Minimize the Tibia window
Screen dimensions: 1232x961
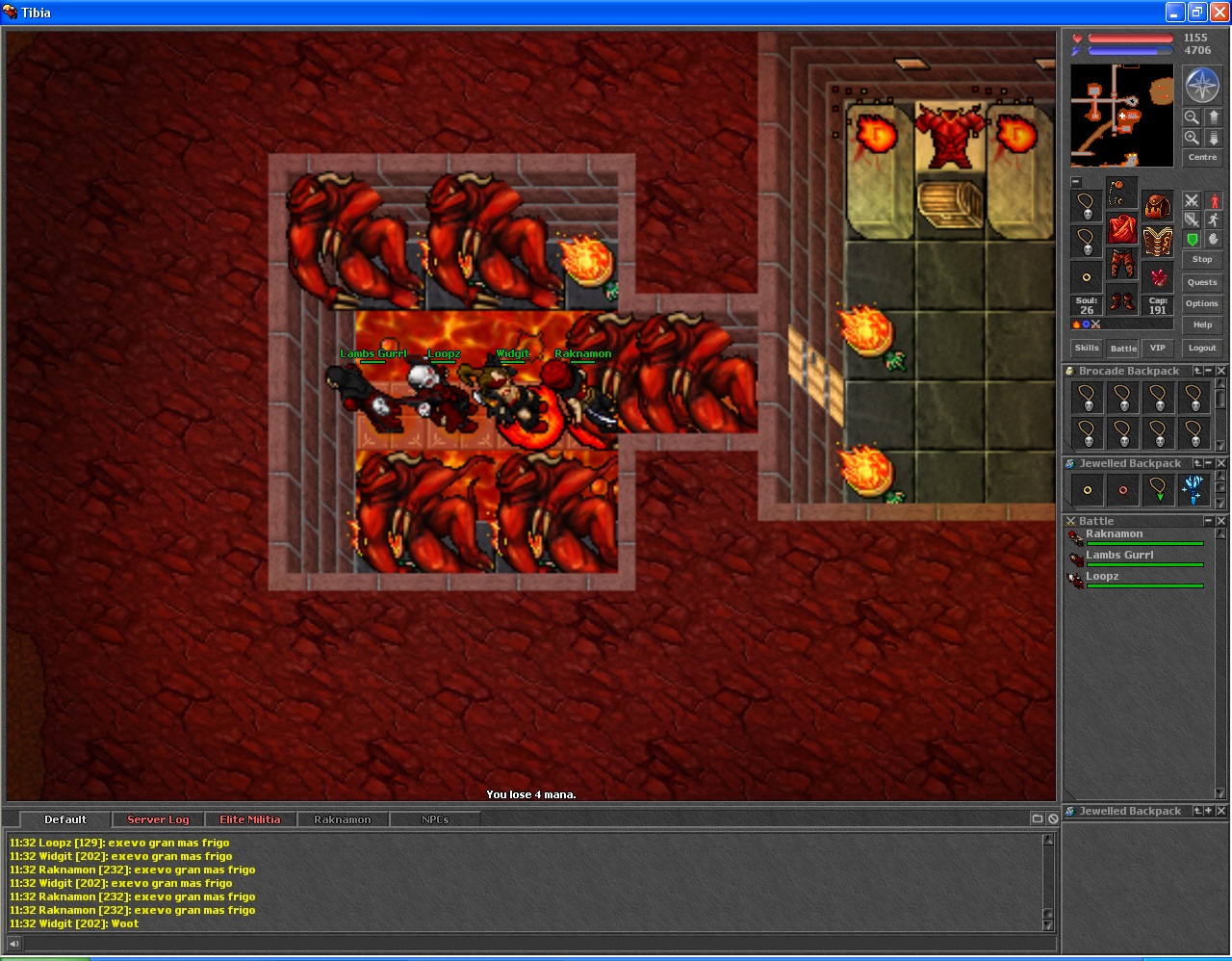coord(1175,13)
